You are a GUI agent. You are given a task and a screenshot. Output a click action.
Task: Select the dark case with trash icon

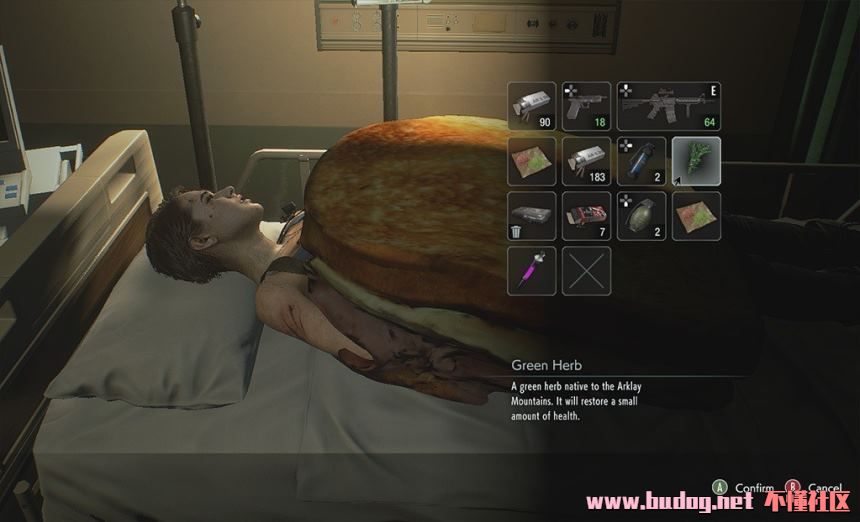click(532, 216)
